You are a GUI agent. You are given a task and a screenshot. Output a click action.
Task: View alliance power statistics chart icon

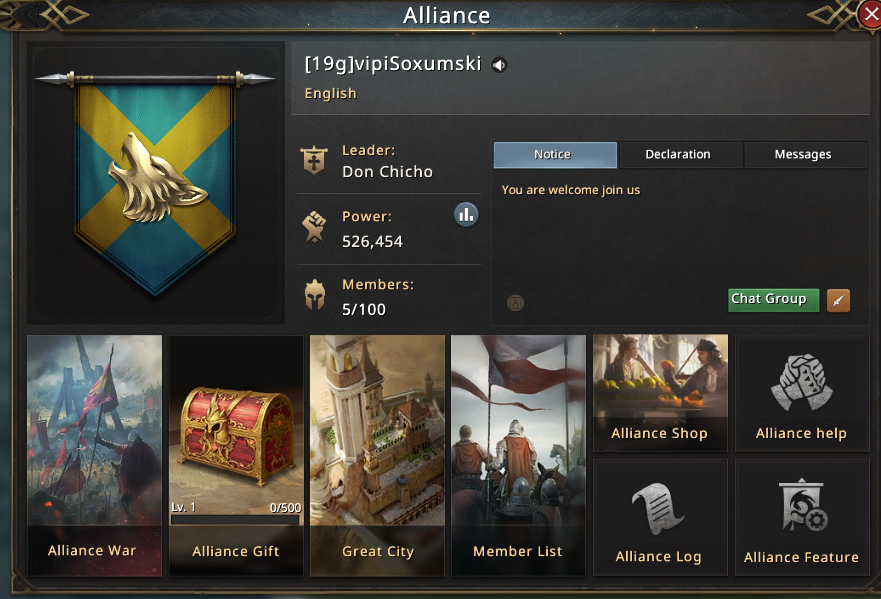tap(465, 214)
